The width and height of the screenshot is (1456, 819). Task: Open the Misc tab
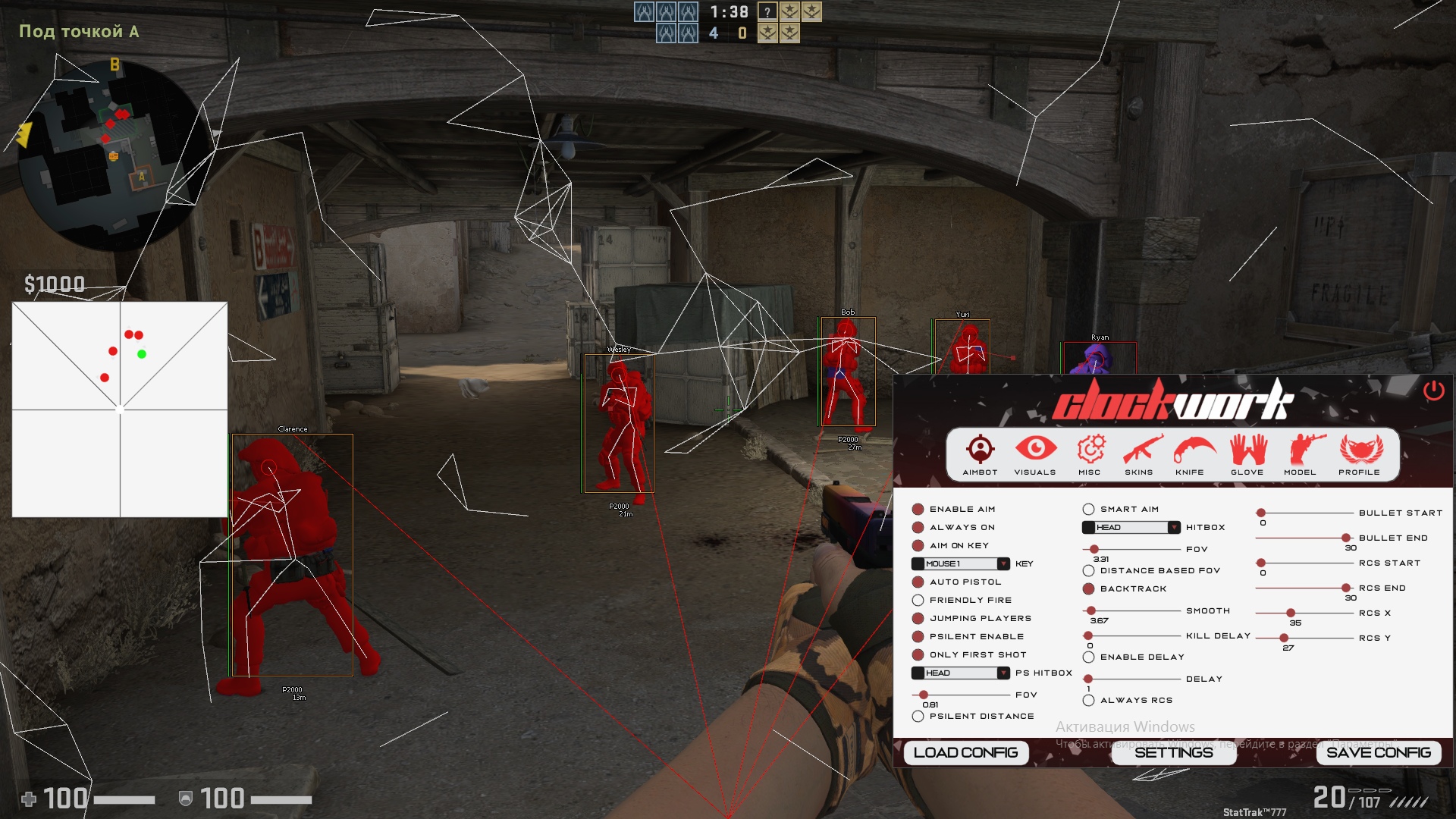1090,454
